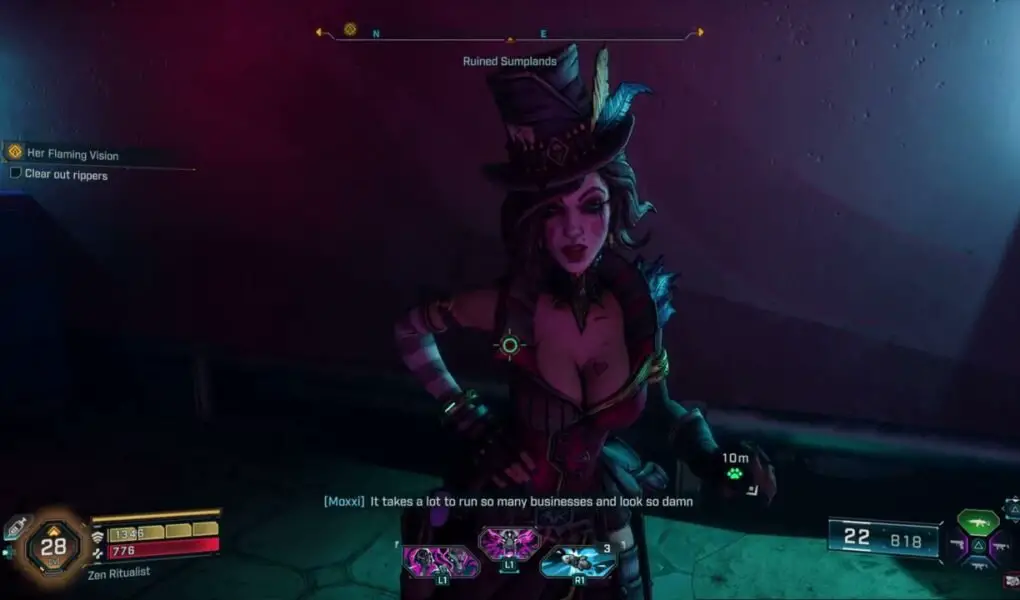Switch to the left purple pistol slot

click(x=957, y=546)
